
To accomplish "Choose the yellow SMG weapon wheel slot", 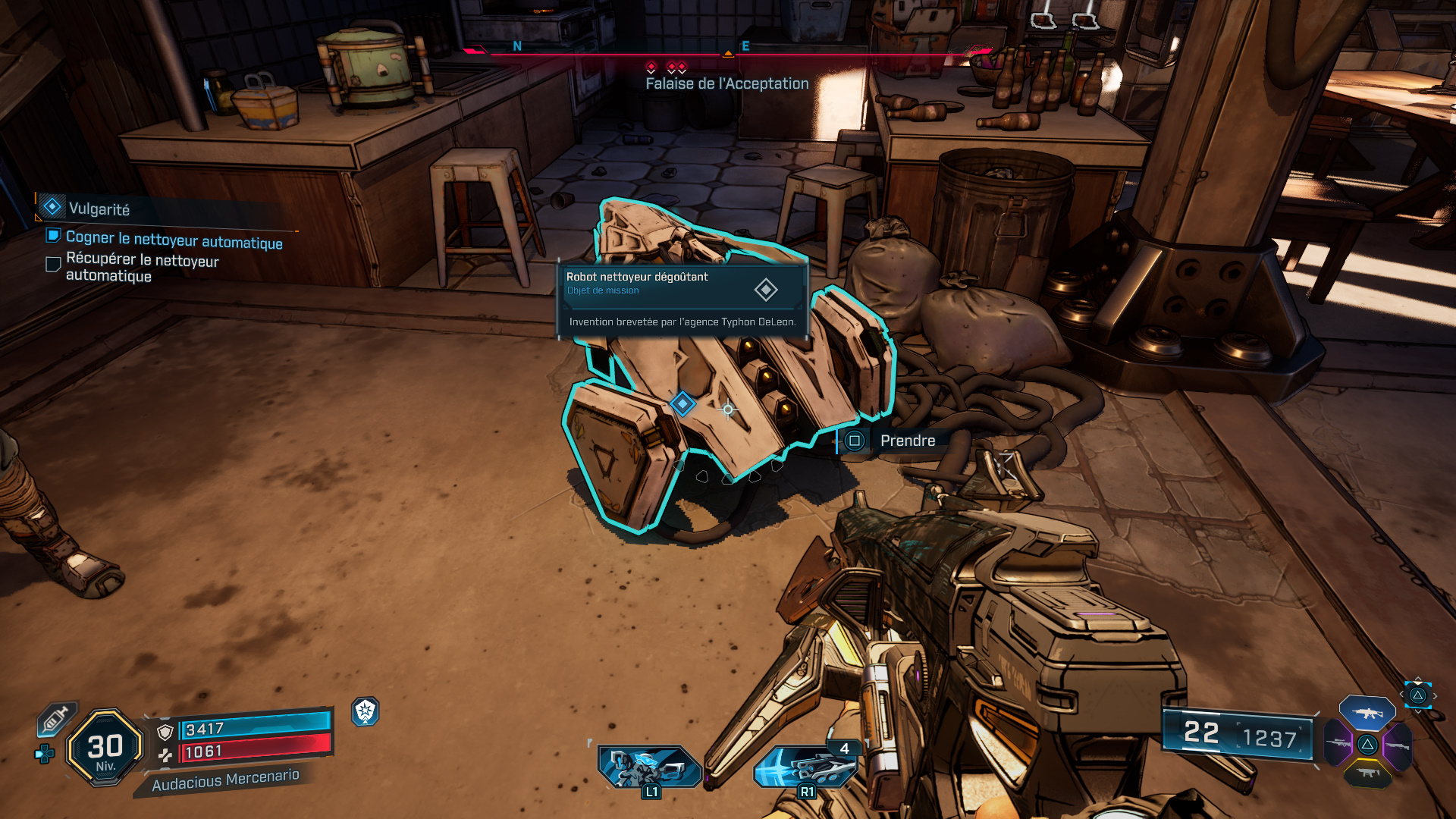I will pyautogui.click(x=1368, y=773).
